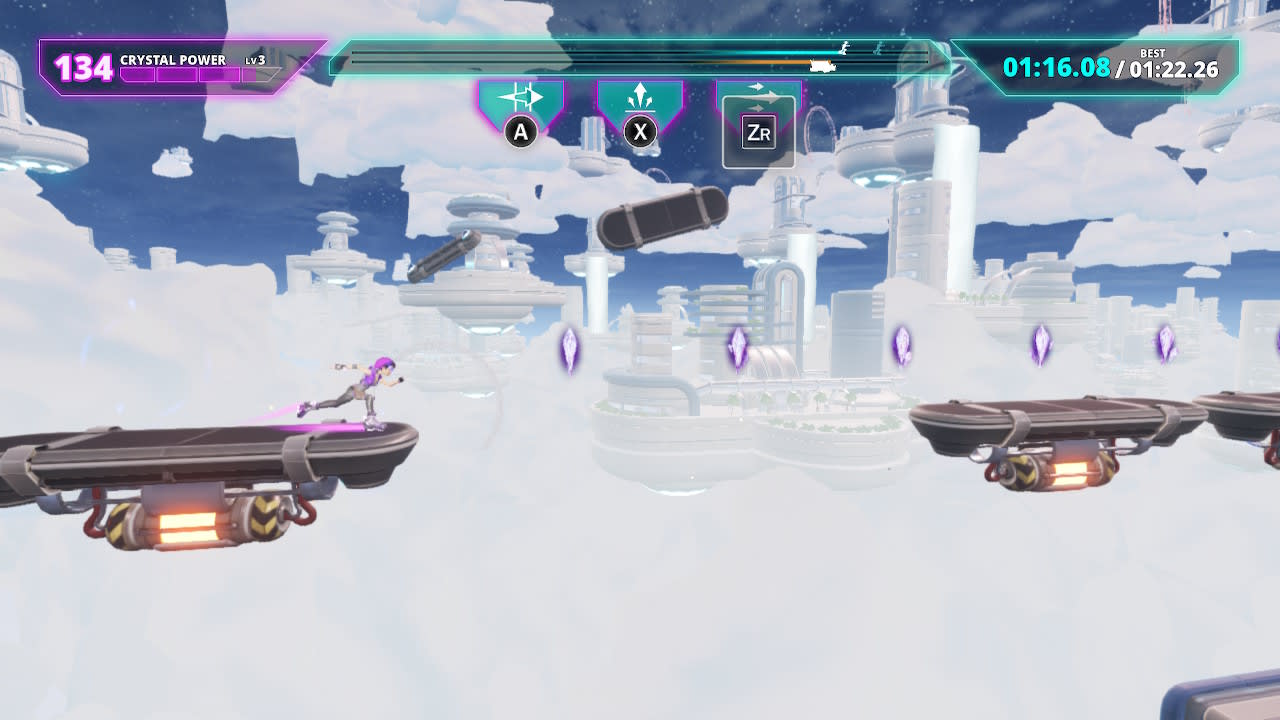Screen dimensions: 1280x720
Task: Click the white vehicle icon on the orange bar
Action: point(821,65)
